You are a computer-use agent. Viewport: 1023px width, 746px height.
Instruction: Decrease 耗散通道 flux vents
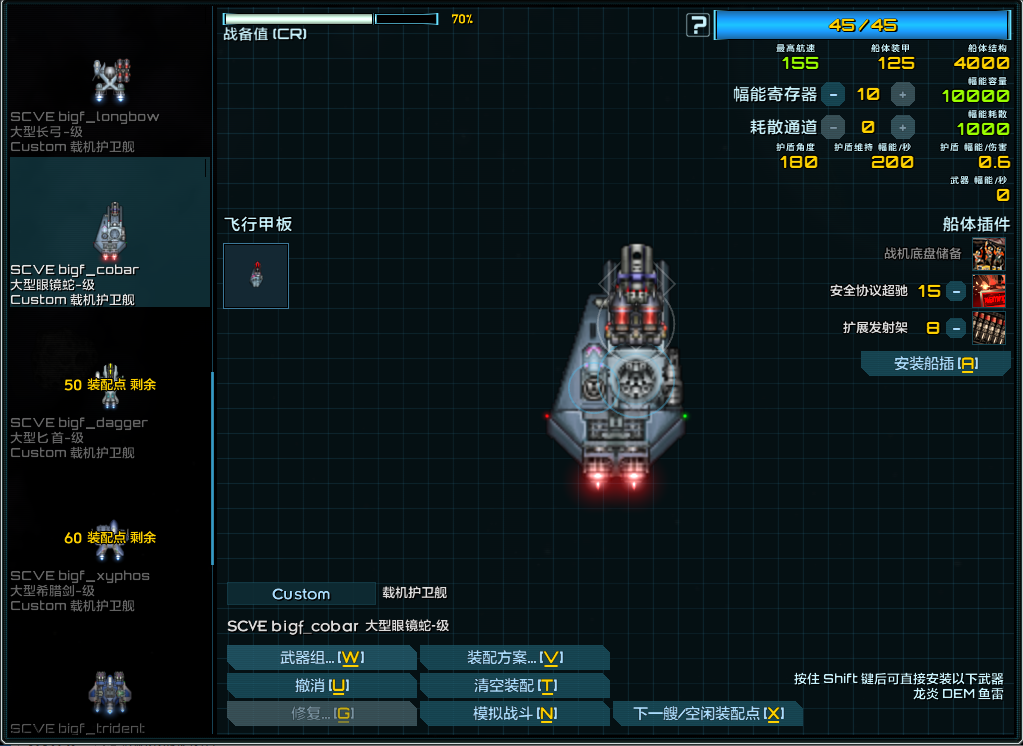[x=833, y=127]
